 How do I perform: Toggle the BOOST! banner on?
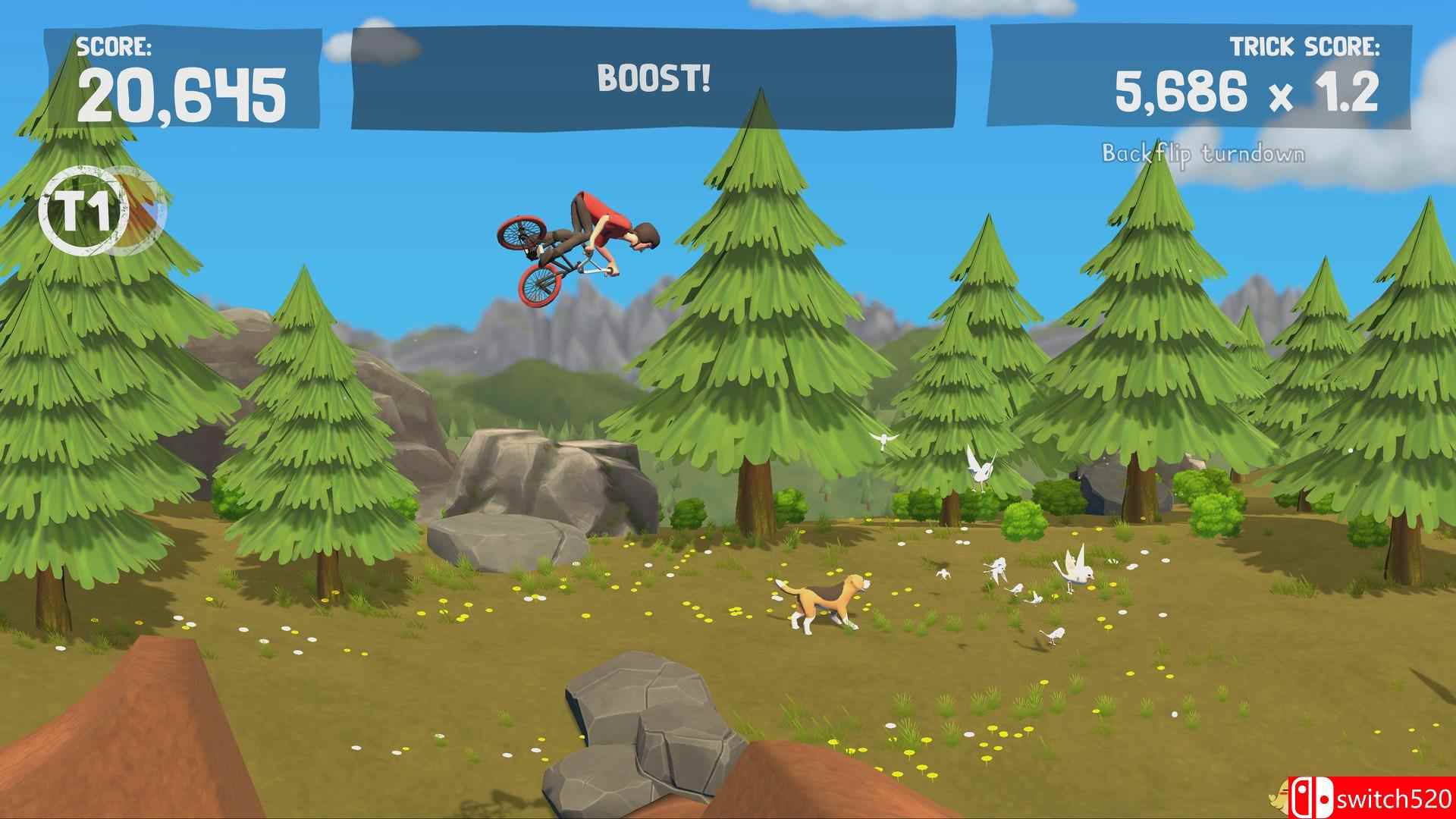coord(654,78)
